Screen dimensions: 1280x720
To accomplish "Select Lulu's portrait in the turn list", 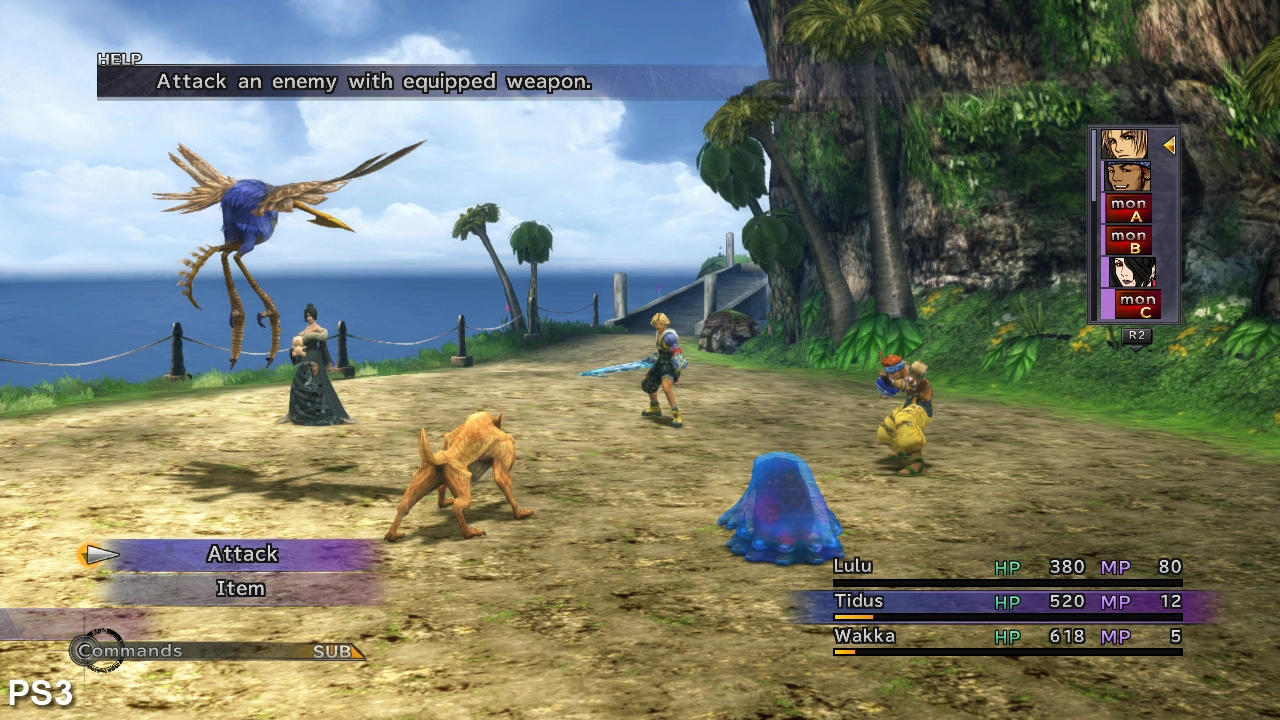I will (1132, 272).
